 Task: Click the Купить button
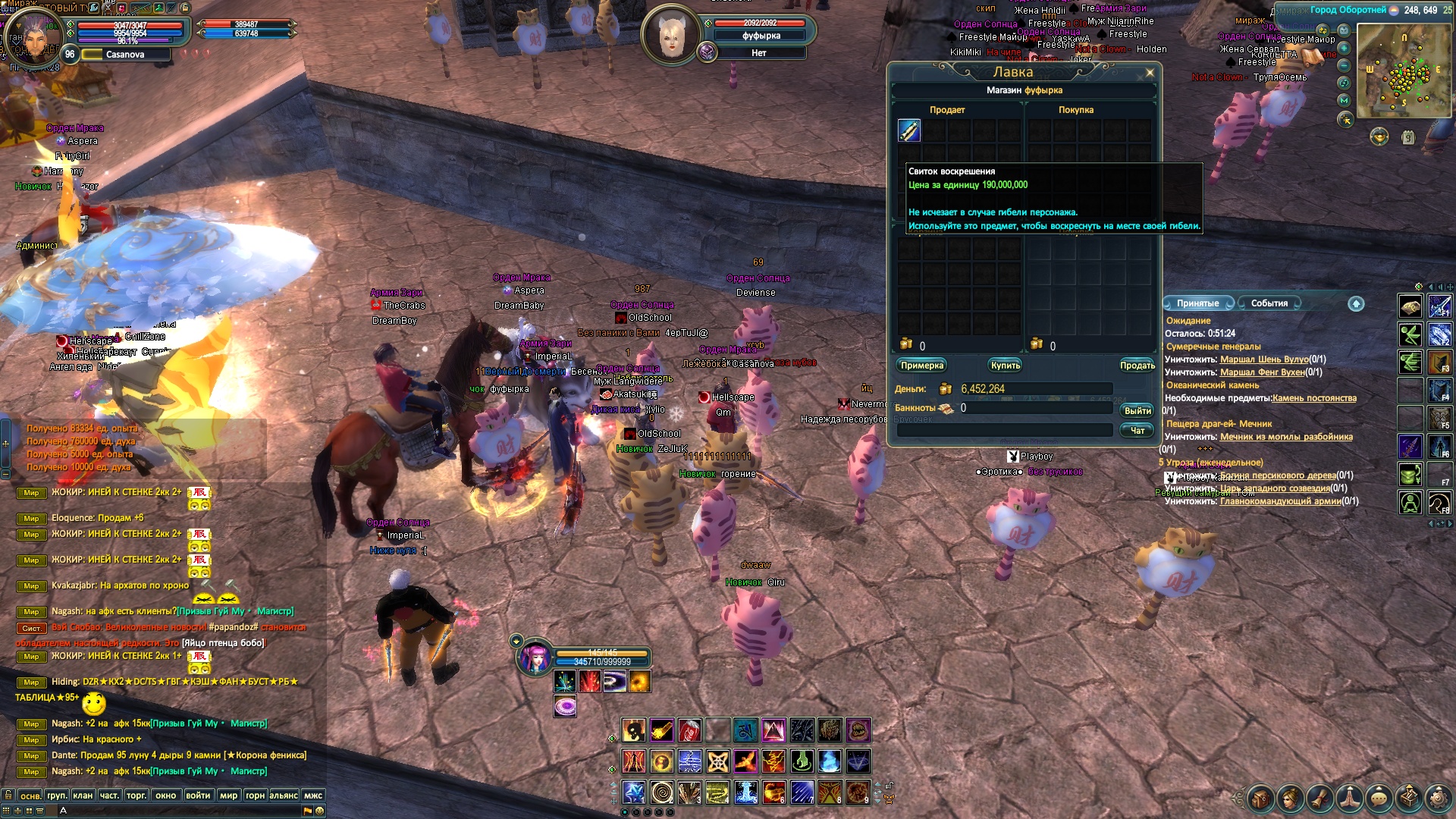1005,366
